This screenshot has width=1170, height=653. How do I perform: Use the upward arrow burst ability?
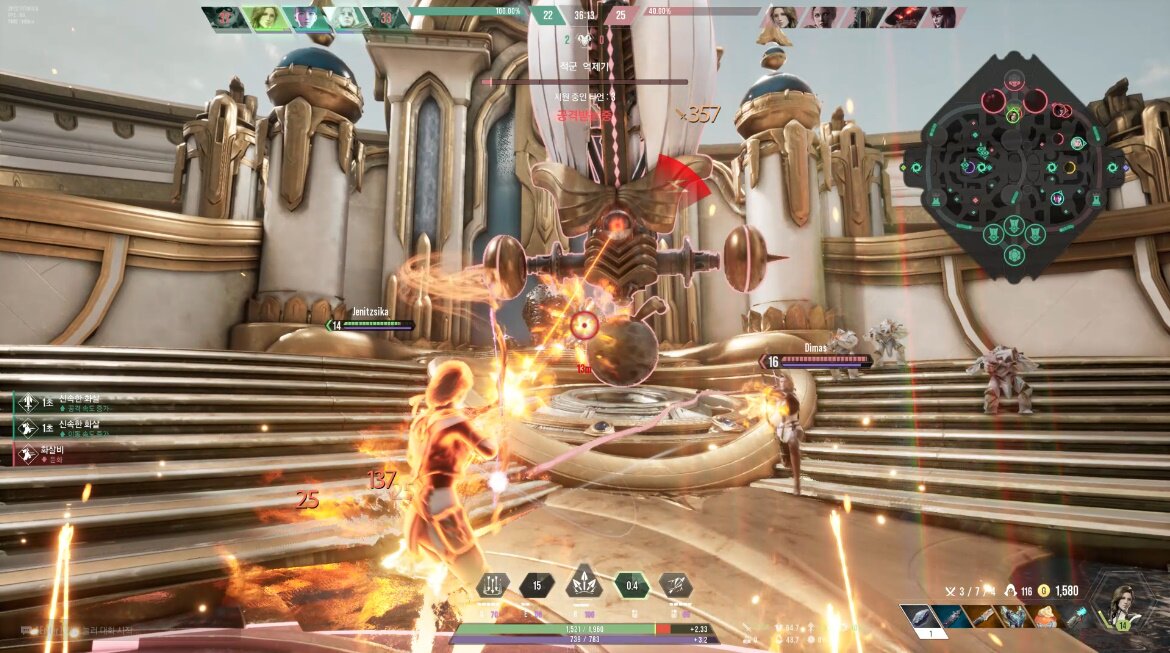tap(583, 585)
